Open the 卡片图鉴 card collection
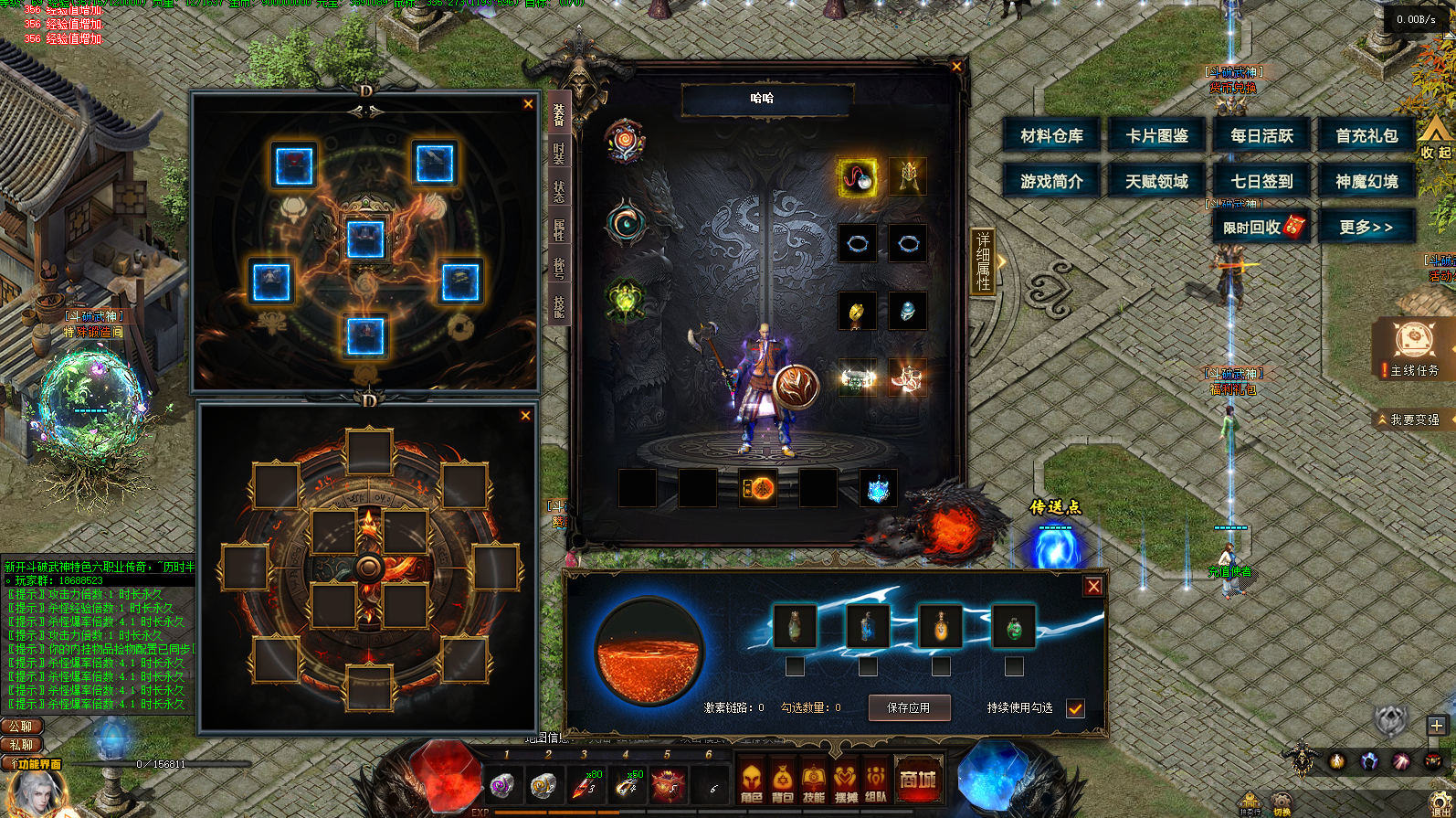Viewport: 1456px width, 818px height. point(1156,136)
